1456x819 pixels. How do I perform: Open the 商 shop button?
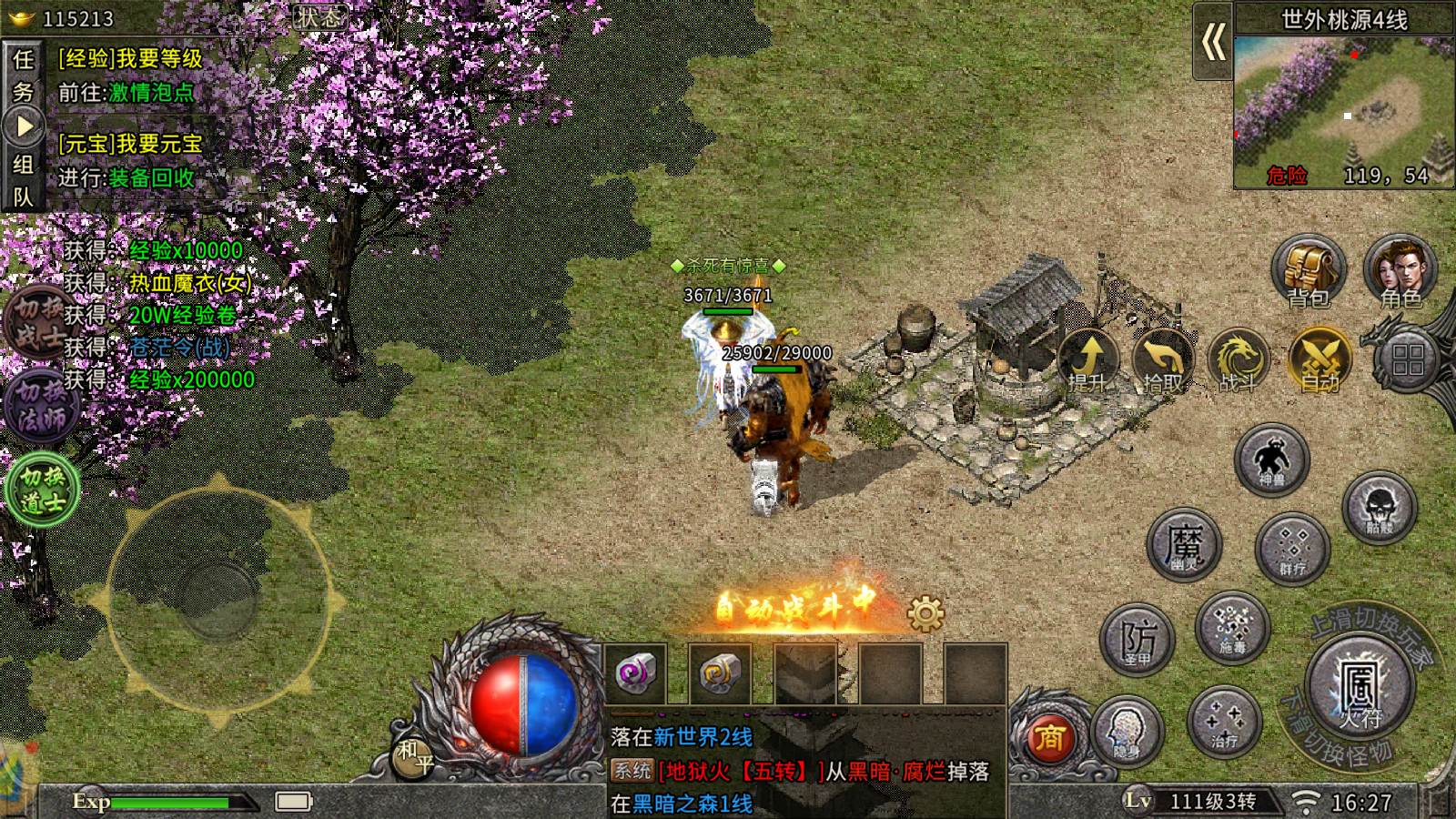point(1049,738)
